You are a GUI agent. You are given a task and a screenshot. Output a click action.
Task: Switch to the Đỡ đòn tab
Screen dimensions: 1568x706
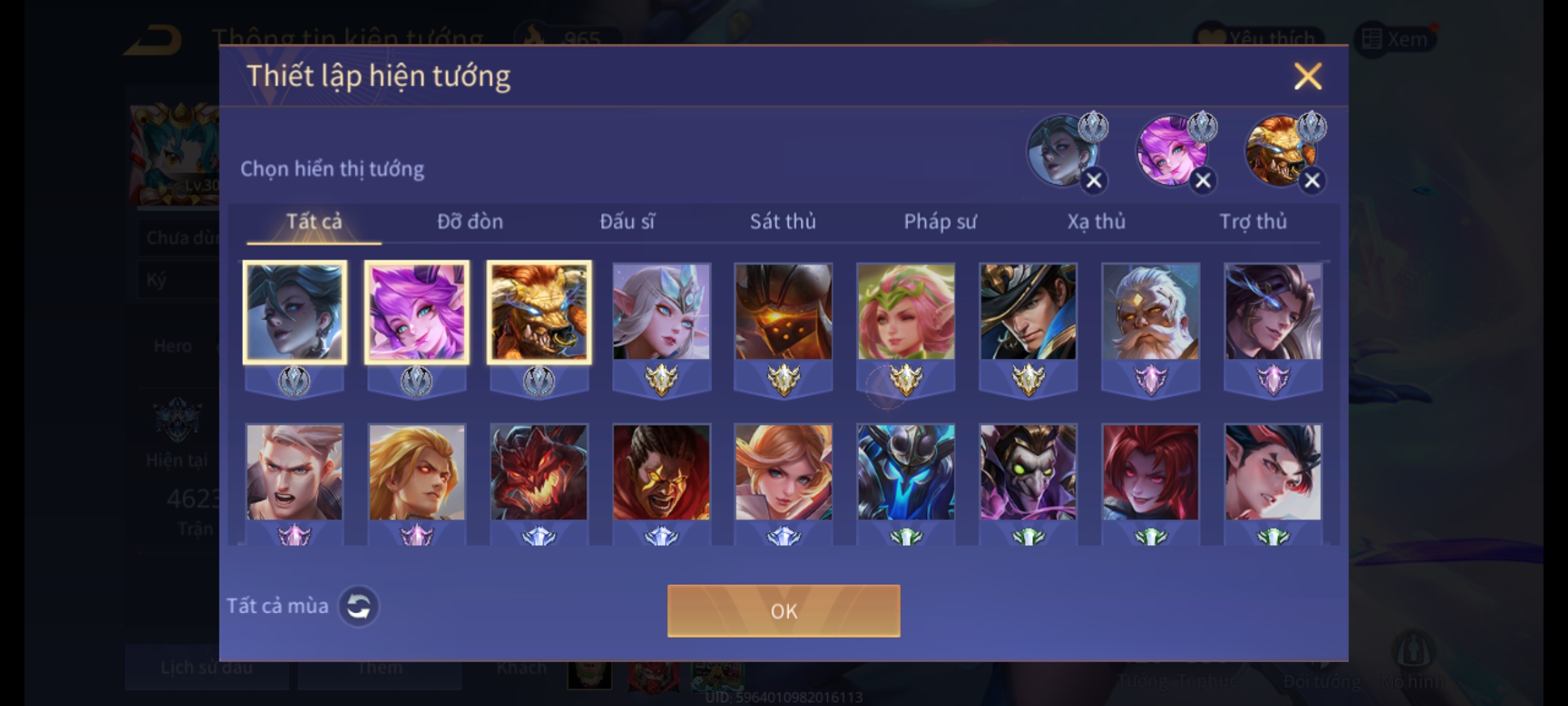point(470,222)
